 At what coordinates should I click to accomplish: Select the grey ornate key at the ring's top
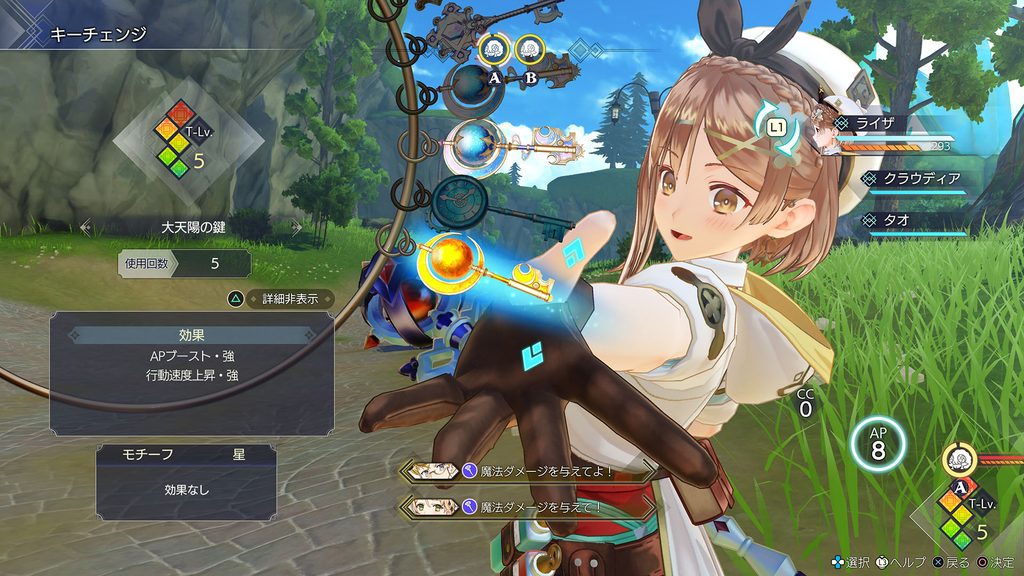[470, 20]
